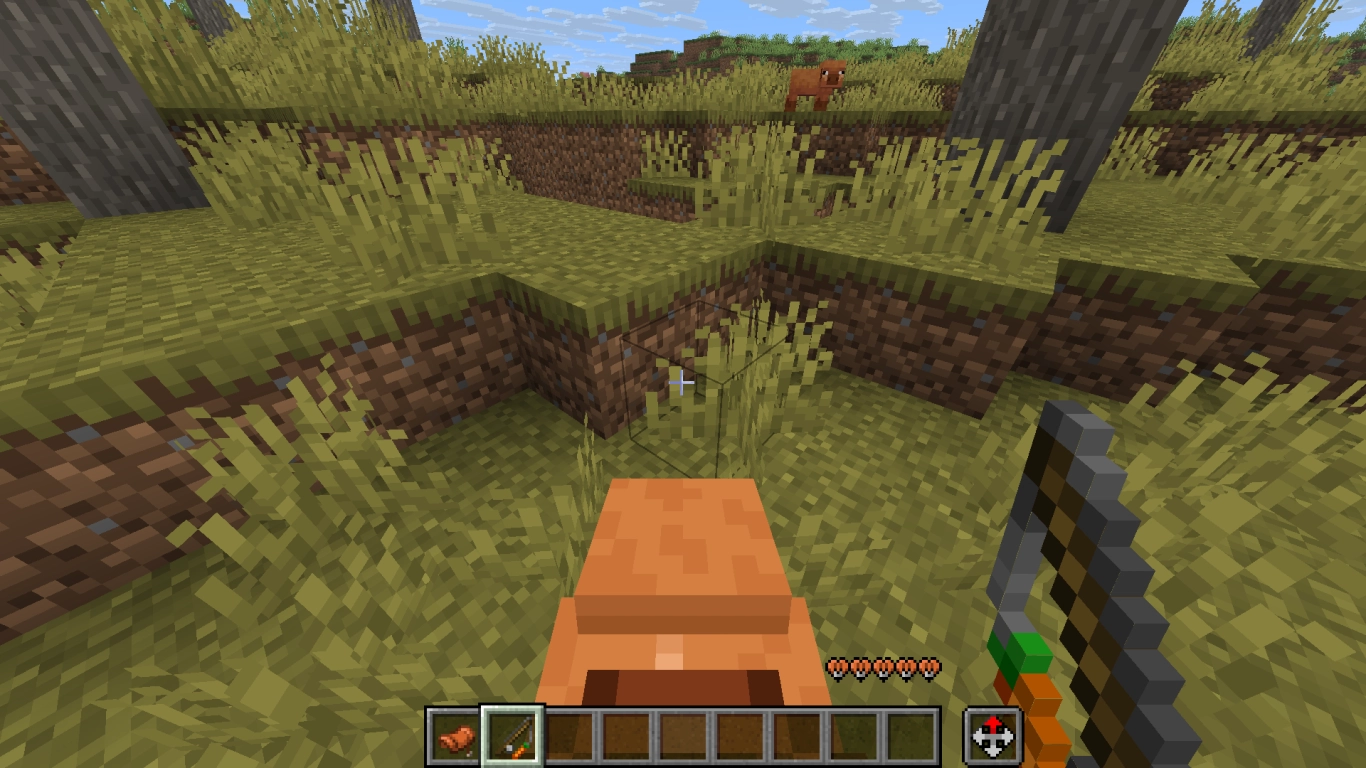1366x768 pixels.
Task: Click the crosshair at screen center
Action: click(683, 383)
